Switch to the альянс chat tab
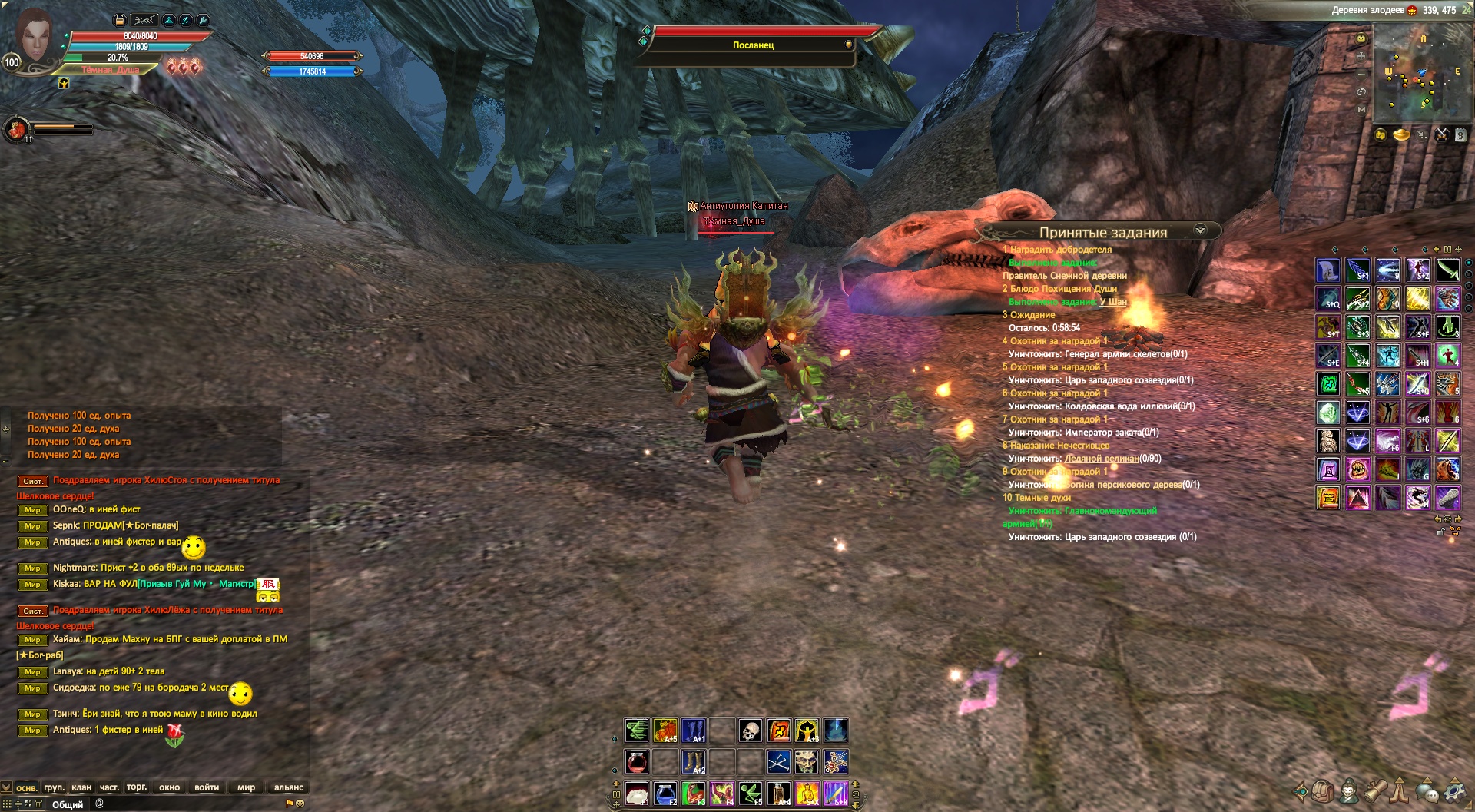Image resolution: width=1475 pixels, height=812 pixels. 289,787
